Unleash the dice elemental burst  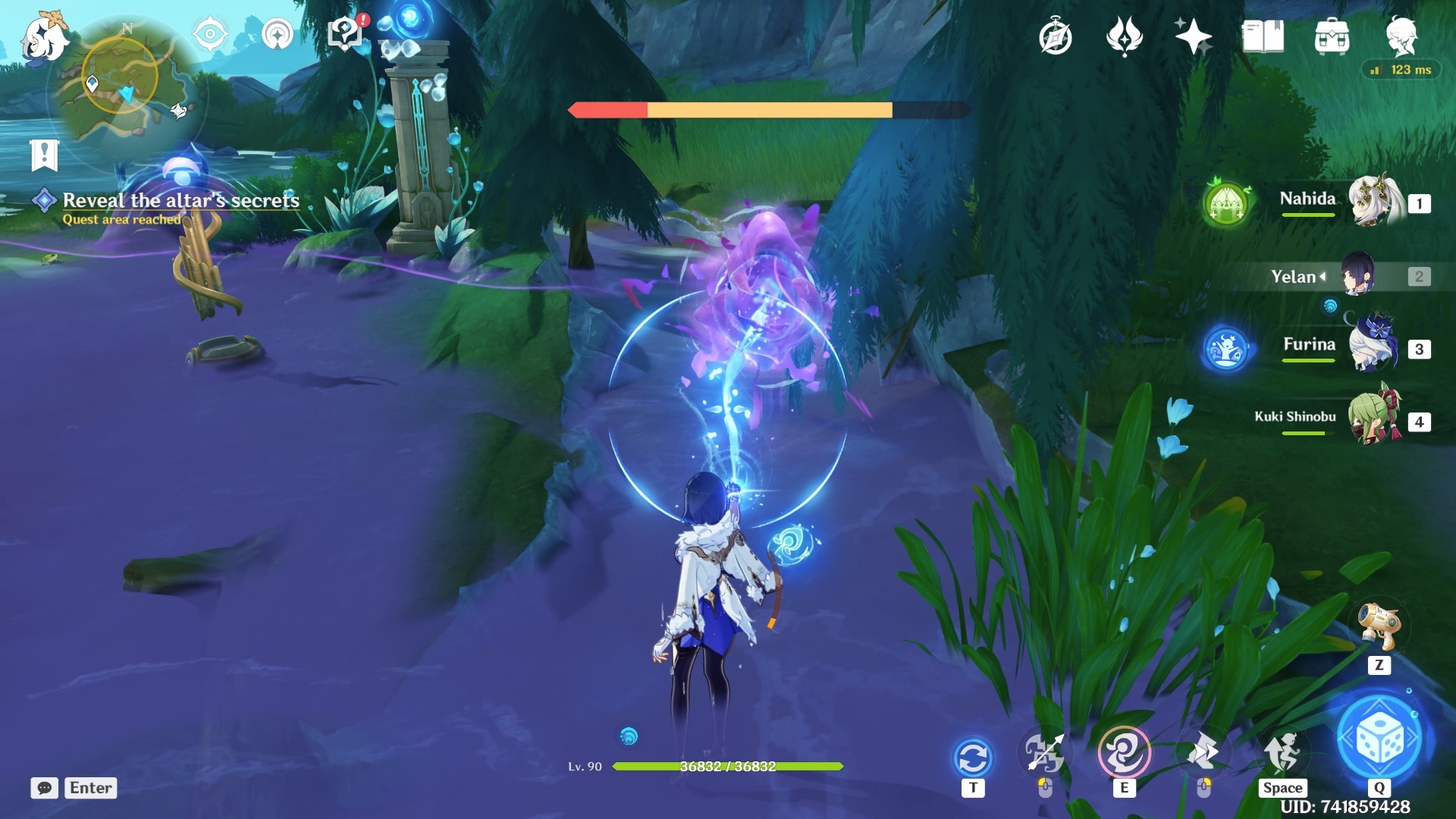point(1379,739)
